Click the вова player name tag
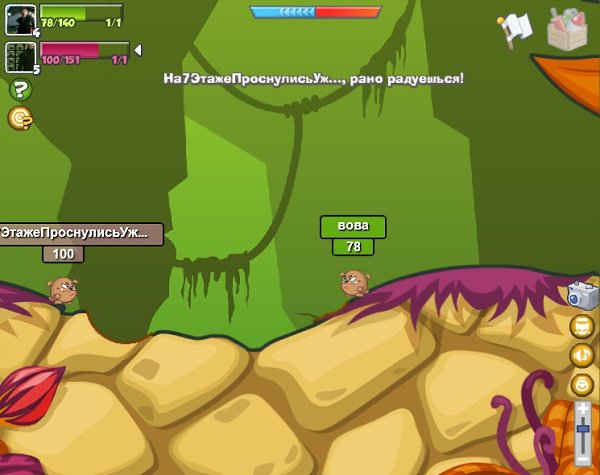600x475 pixels. tap(352, 227)
